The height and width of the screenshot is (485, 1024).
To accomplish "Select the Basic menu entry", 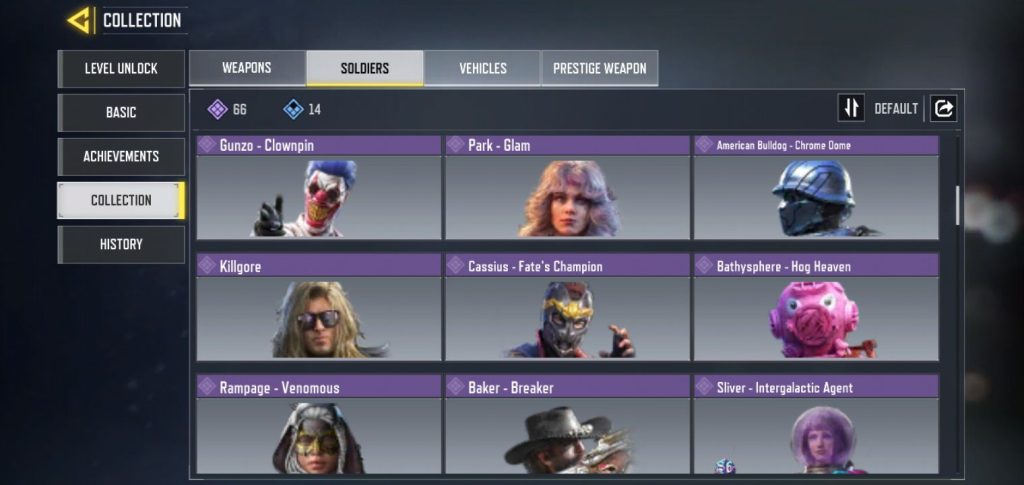I will pyautogui.click(x=121, y=113).
